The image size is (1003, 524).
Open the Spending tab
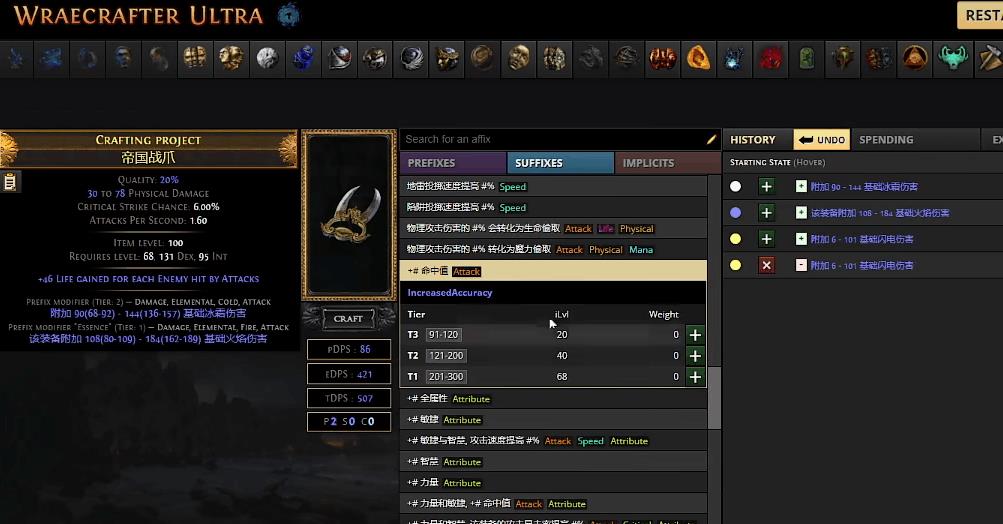pos(886,140)
